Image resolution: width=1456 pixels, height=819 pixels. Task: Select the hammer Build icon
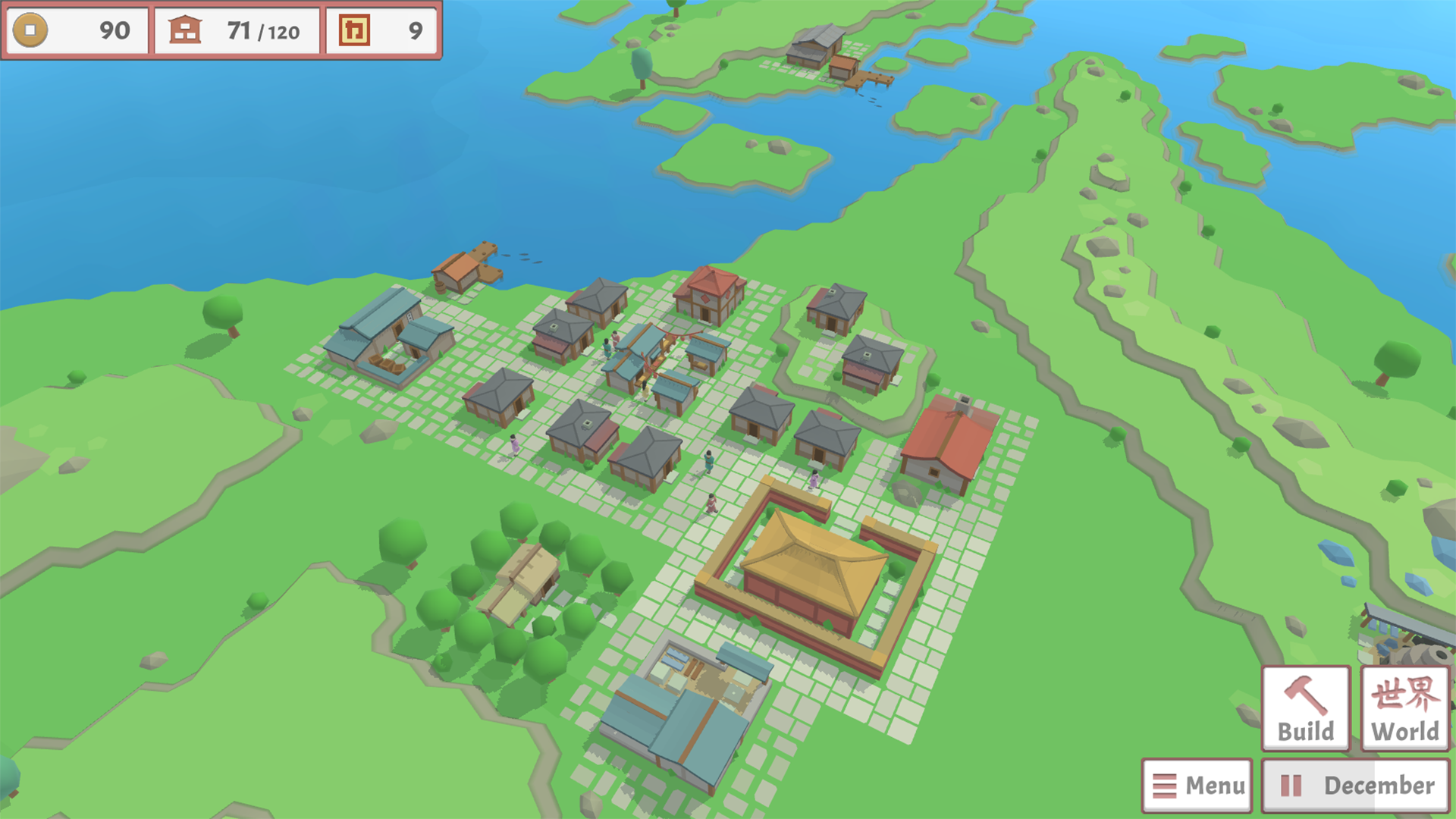(x=1304, y=695)
